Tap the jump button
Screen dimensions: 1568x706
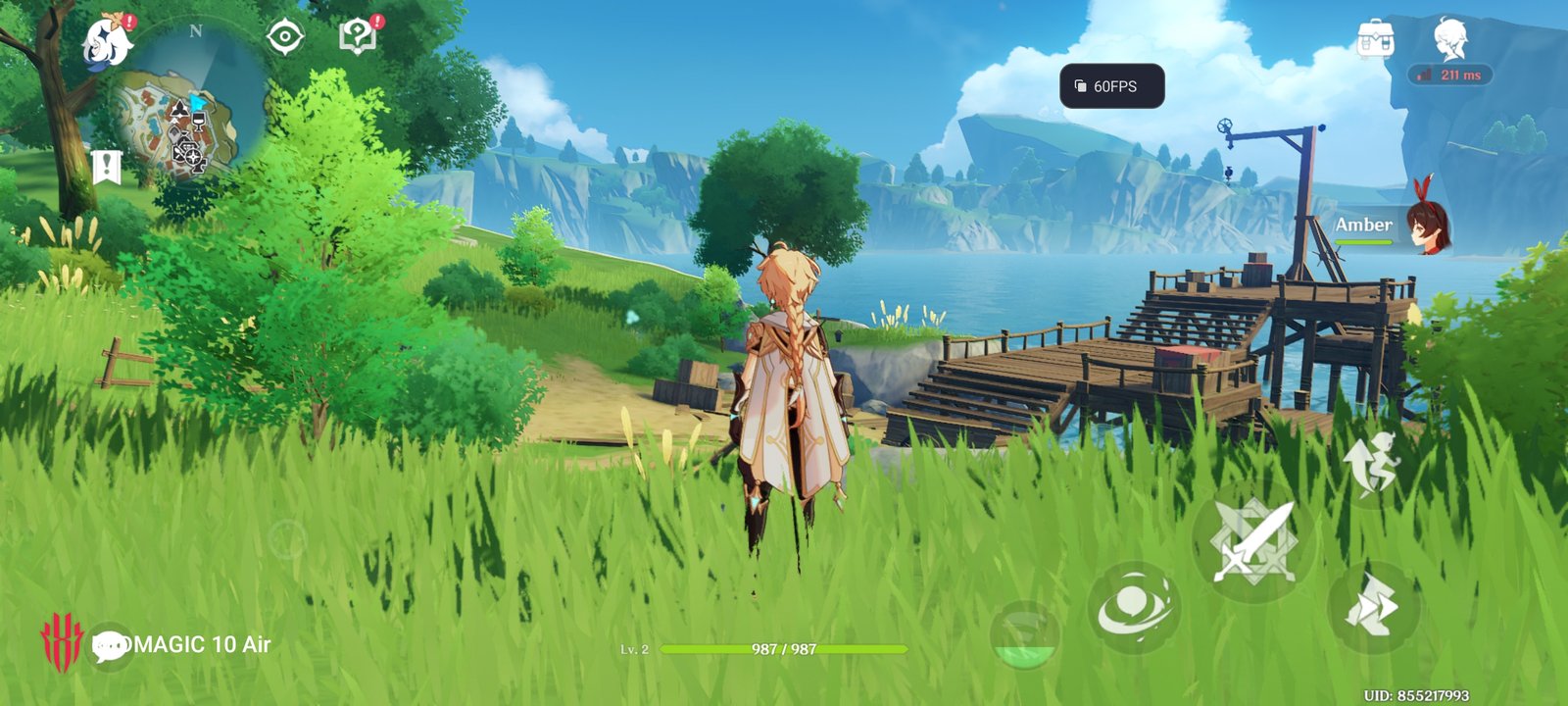click(x=1372, y=462)
